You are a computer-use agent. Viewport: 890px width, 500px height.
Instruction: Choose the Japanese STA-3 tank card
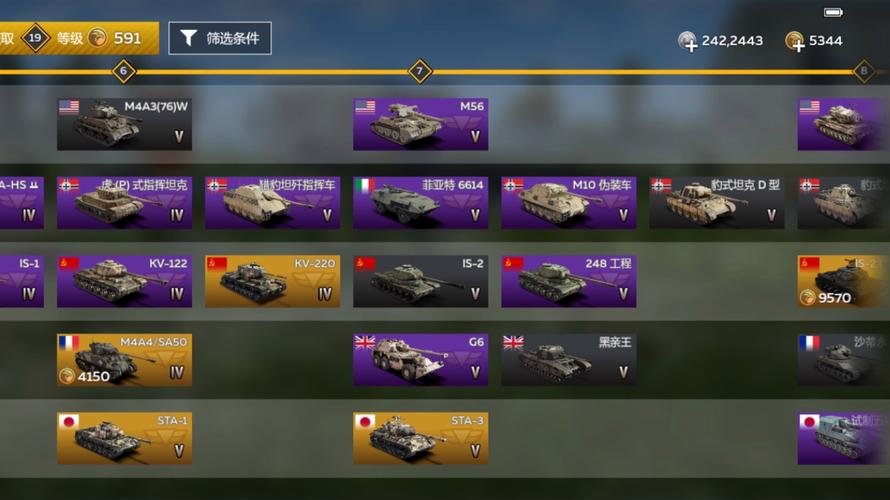click(420, 438)
